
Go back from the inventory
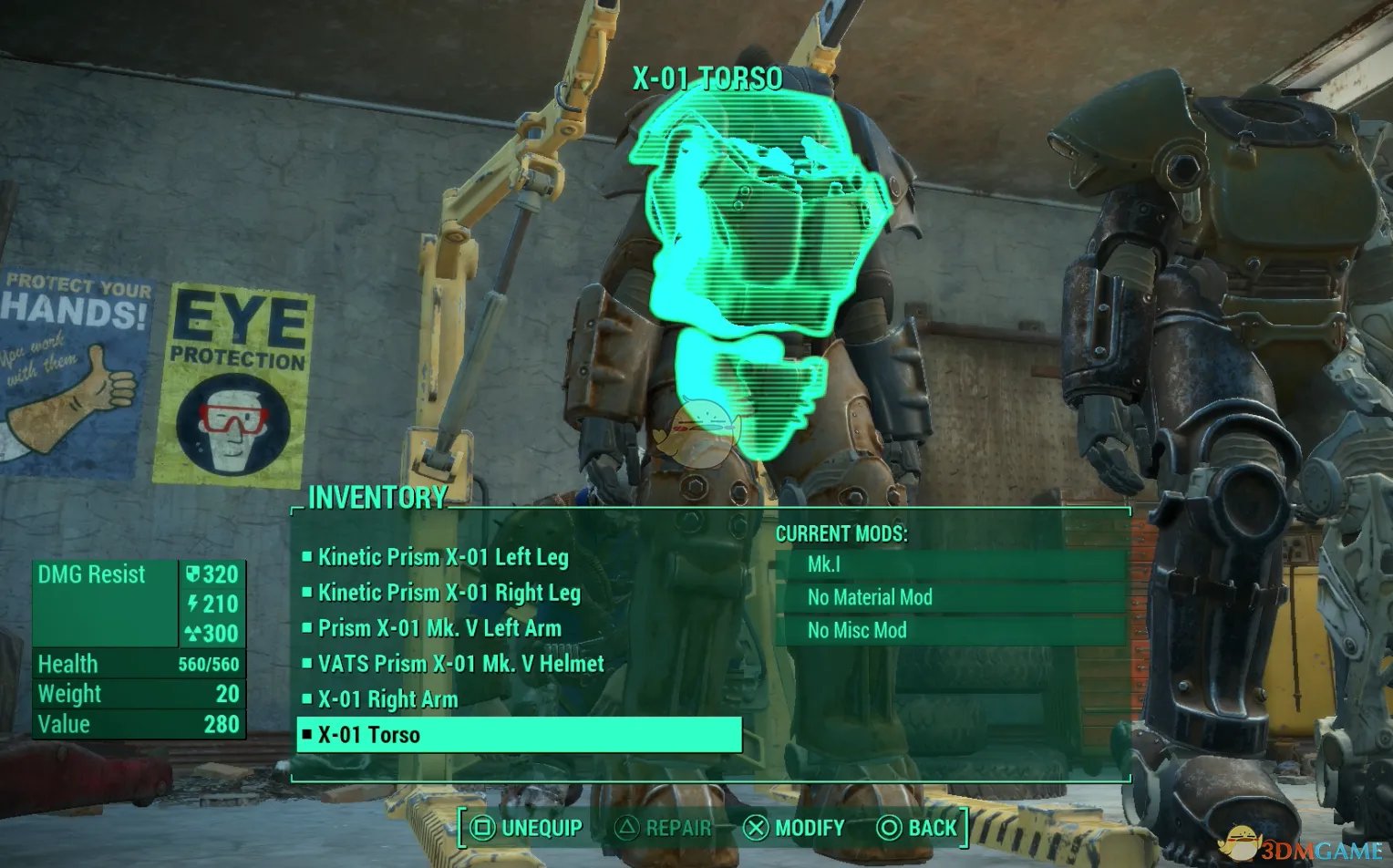pyautogui.click(x=917, y=828)
